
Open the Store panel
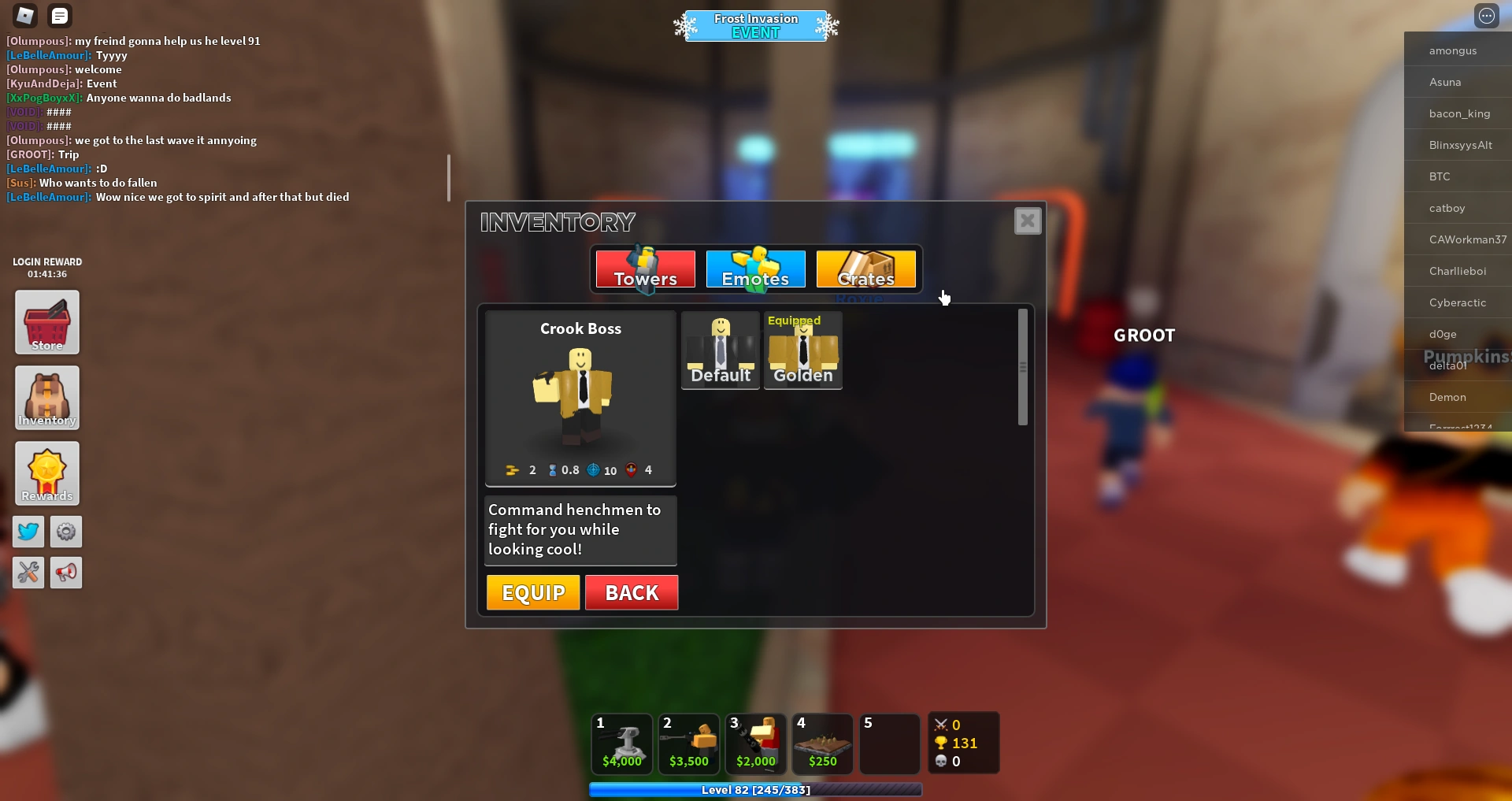(46, 322)
